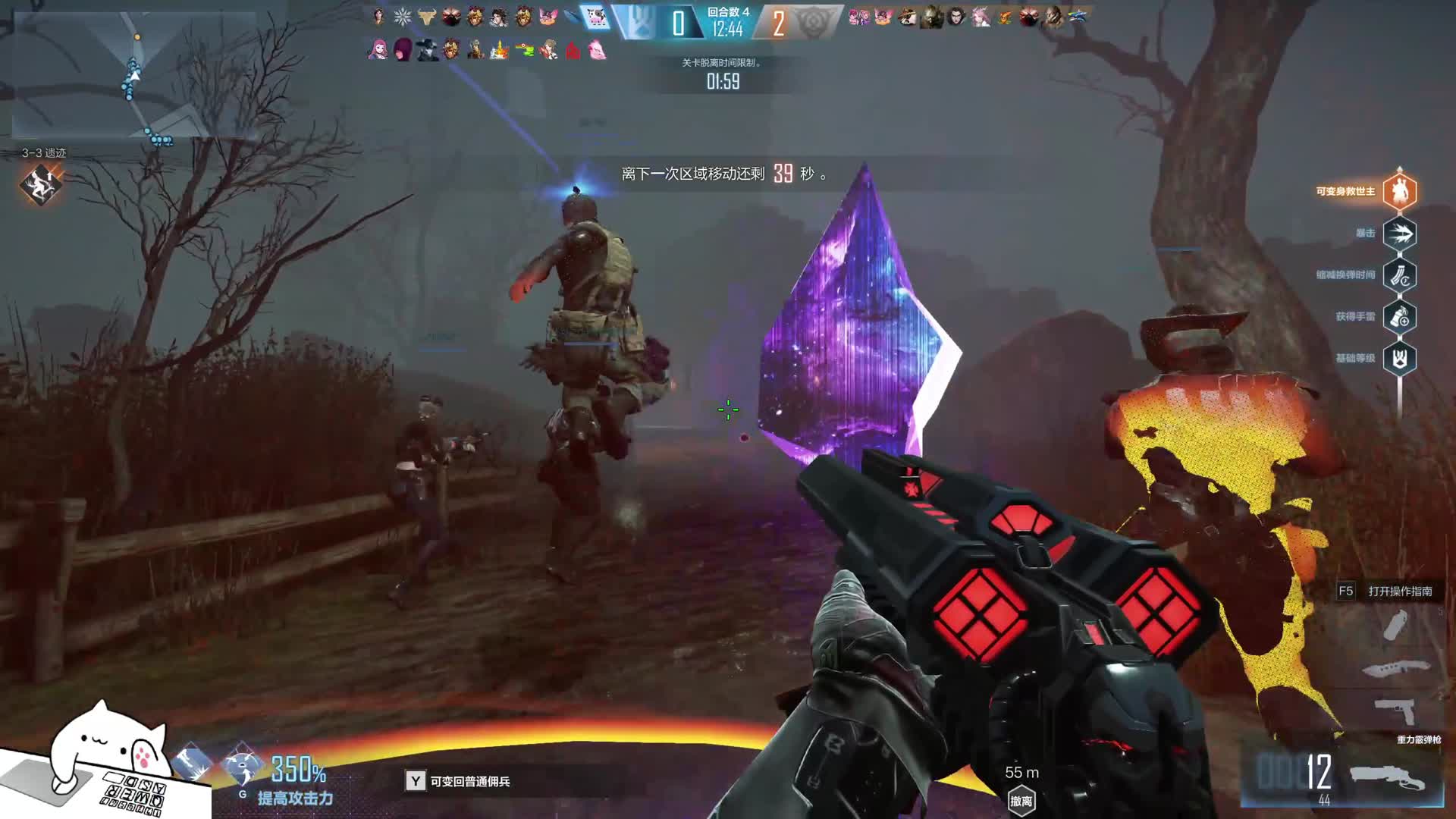This screenshot has height=819, width=1456.
Task: Select the 基础等级 emblem upgrade icon
Action: [x=1399, y=359]
